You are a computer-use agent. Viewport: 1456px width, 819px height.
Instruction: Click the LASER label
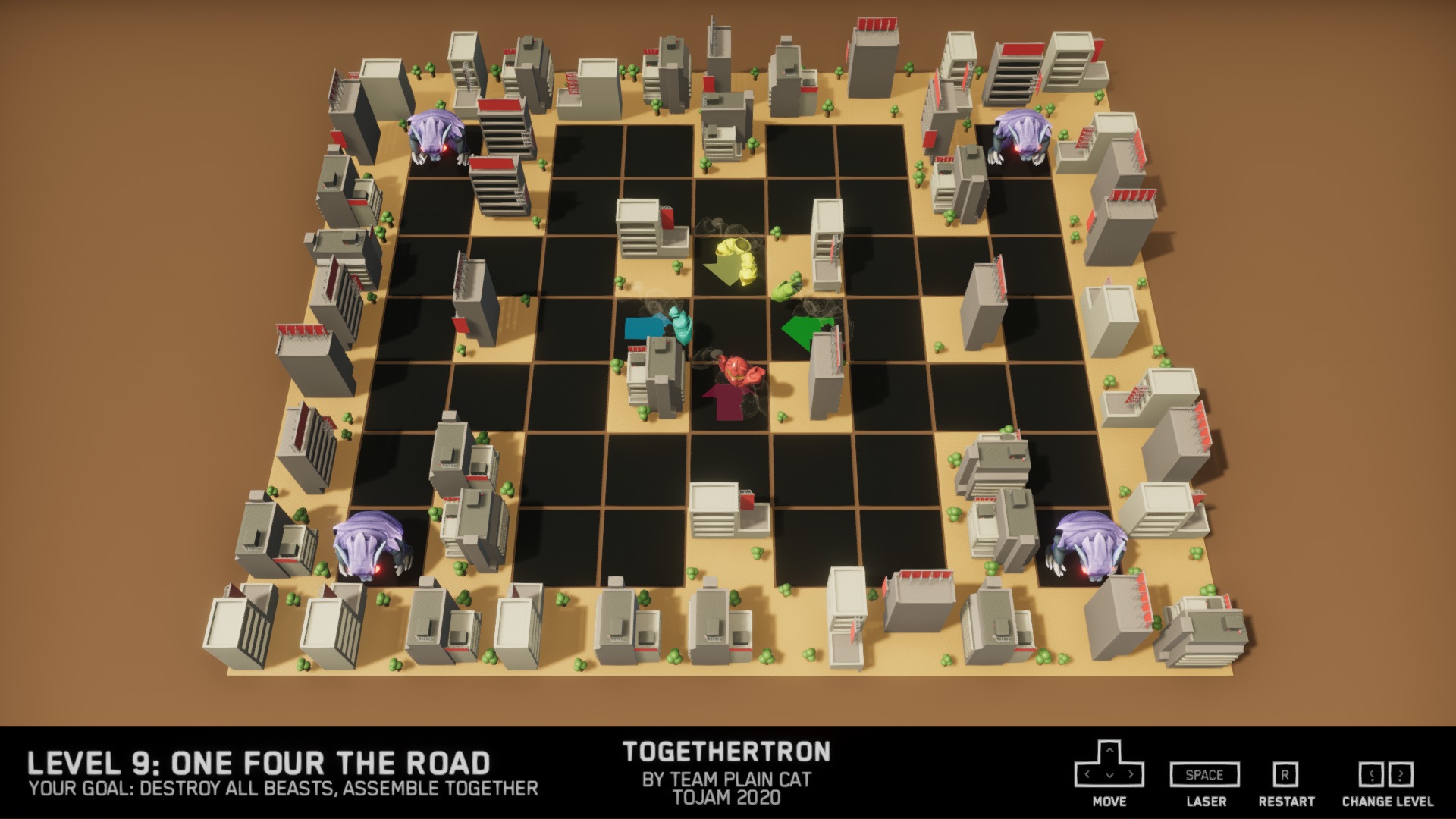(x=1205, y=801)
